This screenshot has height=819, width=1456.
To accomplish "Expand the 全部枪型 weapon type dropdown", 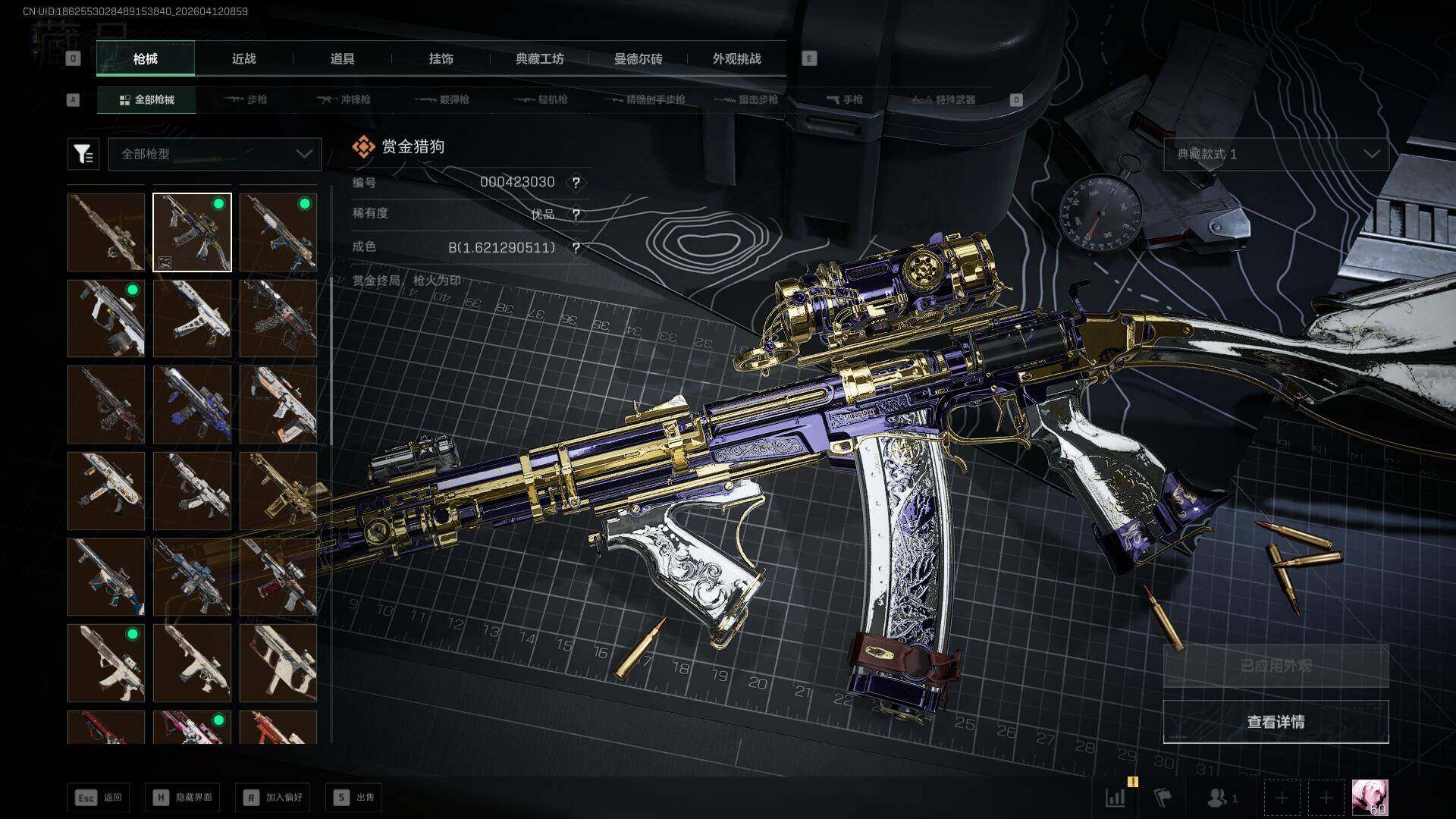I will pyautogui.click(x=215, y=154).
